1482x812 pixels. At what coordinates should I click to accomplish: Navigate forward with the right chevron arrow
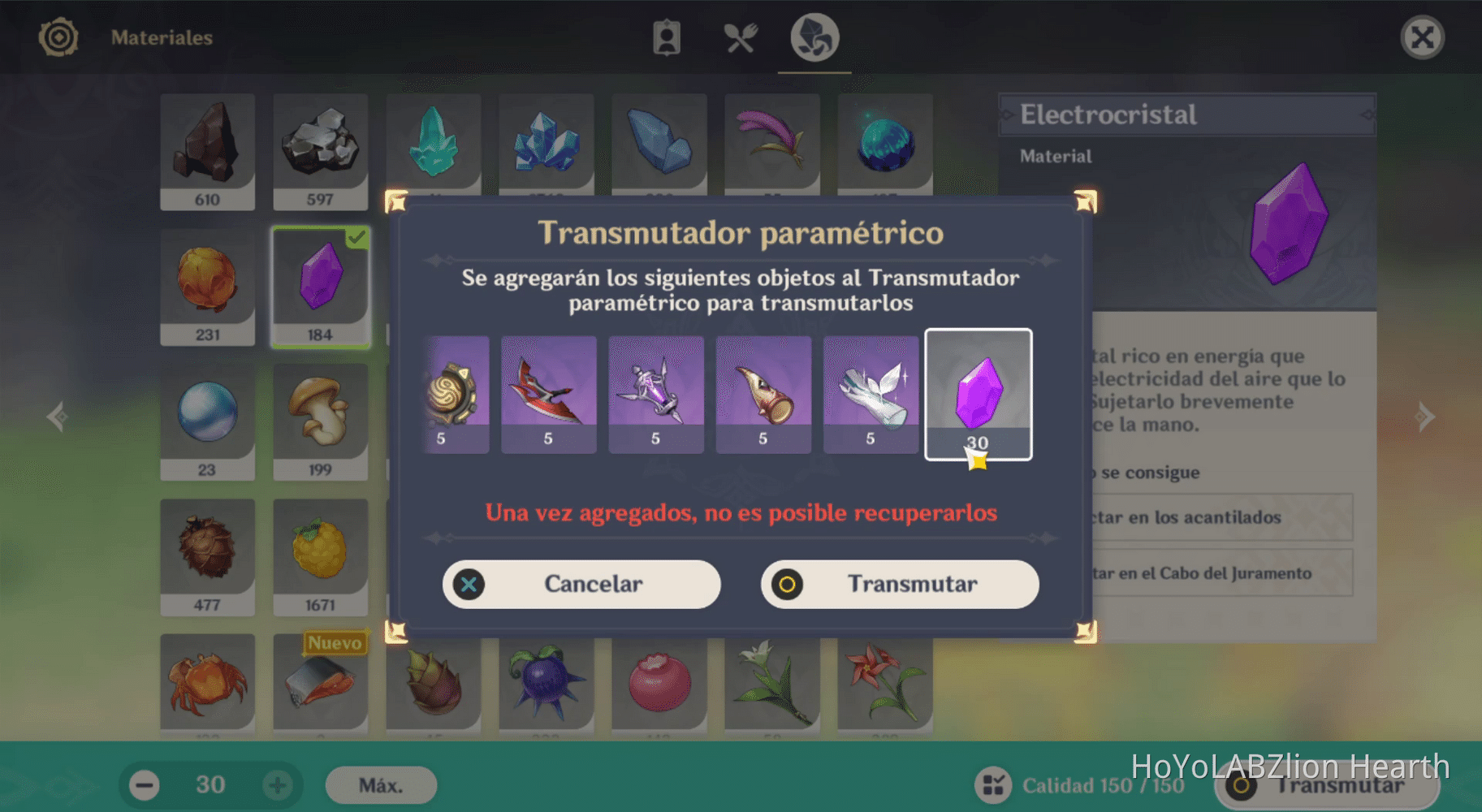pyautogui.click(x=1427, y=416)
